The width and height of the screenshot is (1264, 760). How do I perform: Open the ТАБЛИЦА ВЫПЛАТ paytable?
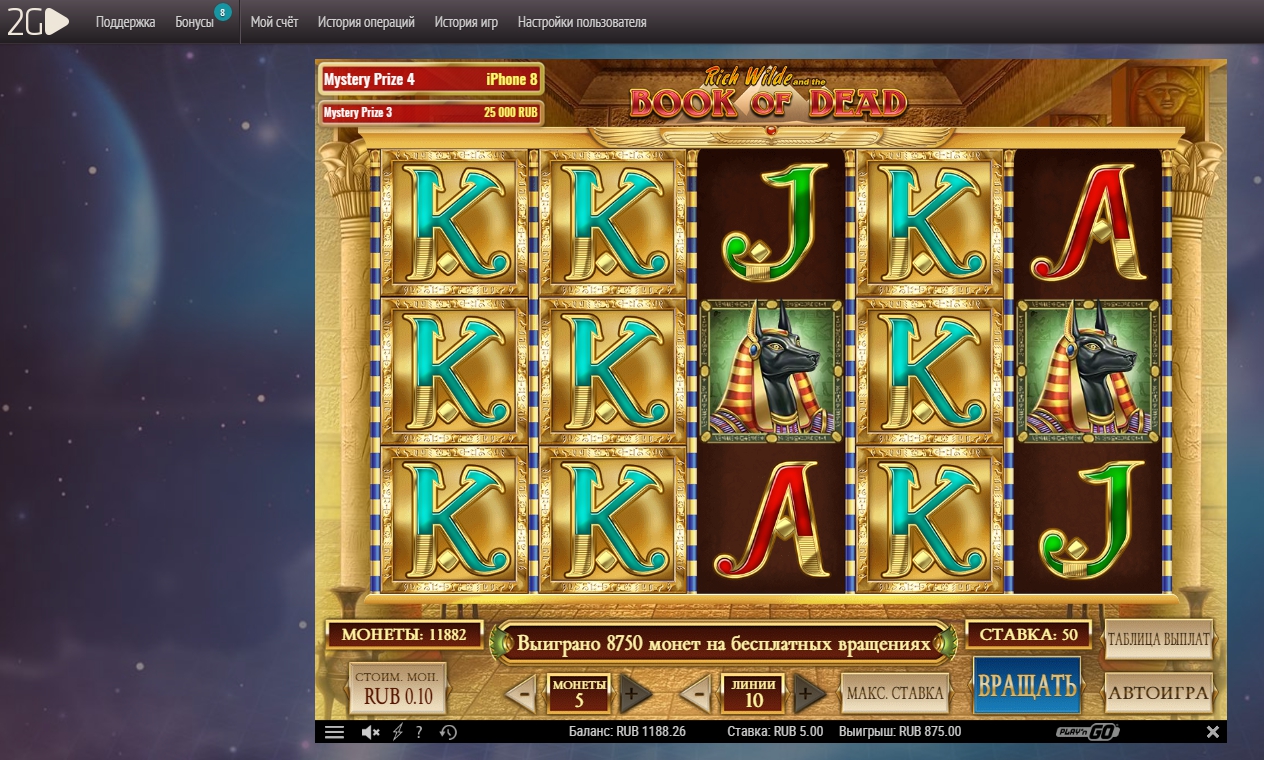(1159, 639)
